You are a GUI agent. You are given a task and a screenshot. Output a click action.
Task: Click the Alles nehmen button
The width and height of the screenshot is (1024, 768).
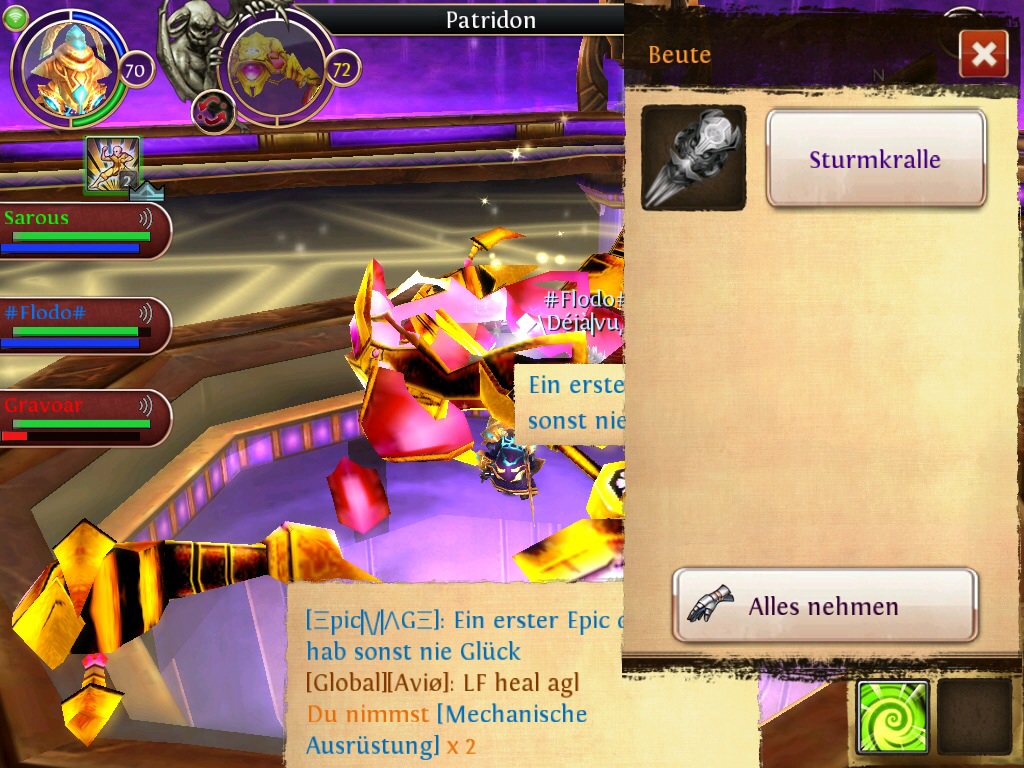tap(824, 605)
